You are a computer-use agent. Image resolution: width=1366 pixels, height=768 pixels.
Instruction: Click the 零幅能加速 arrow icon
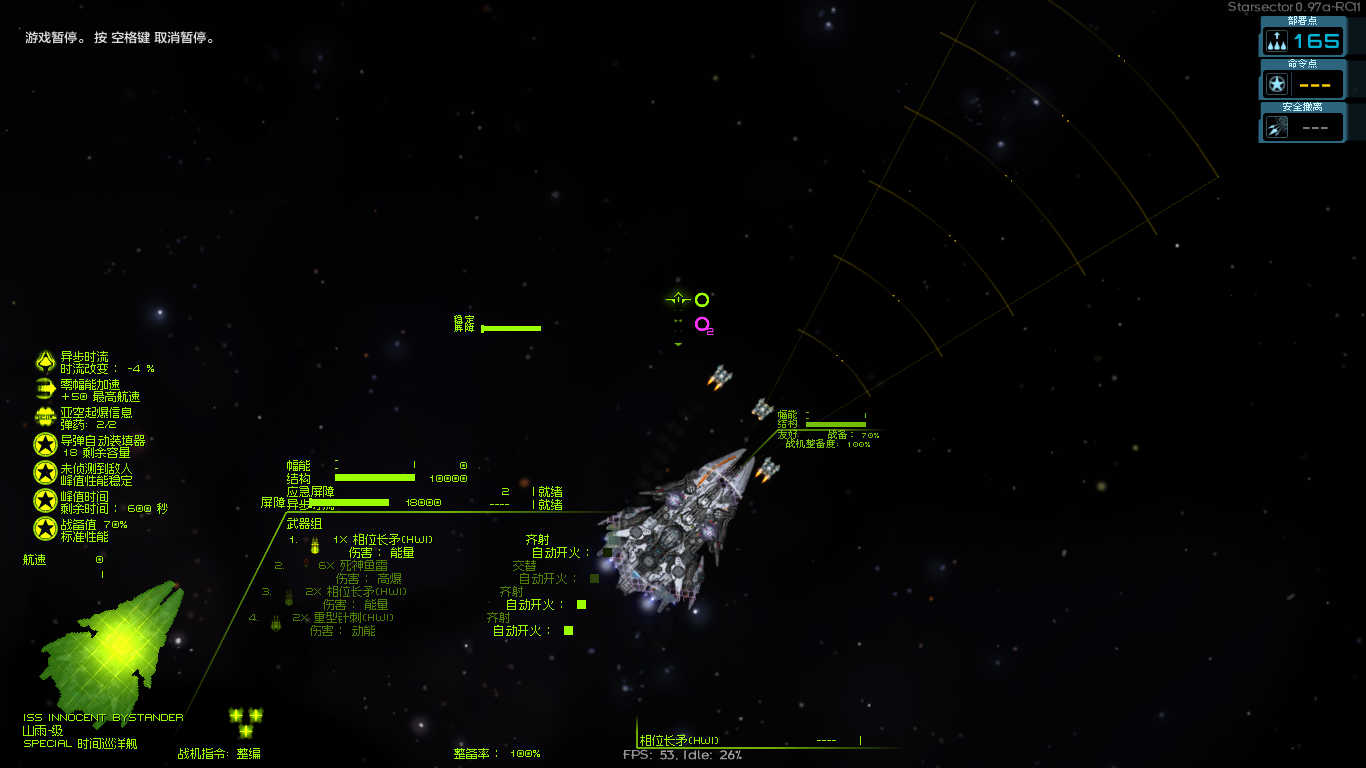click(x=45, y=389)
